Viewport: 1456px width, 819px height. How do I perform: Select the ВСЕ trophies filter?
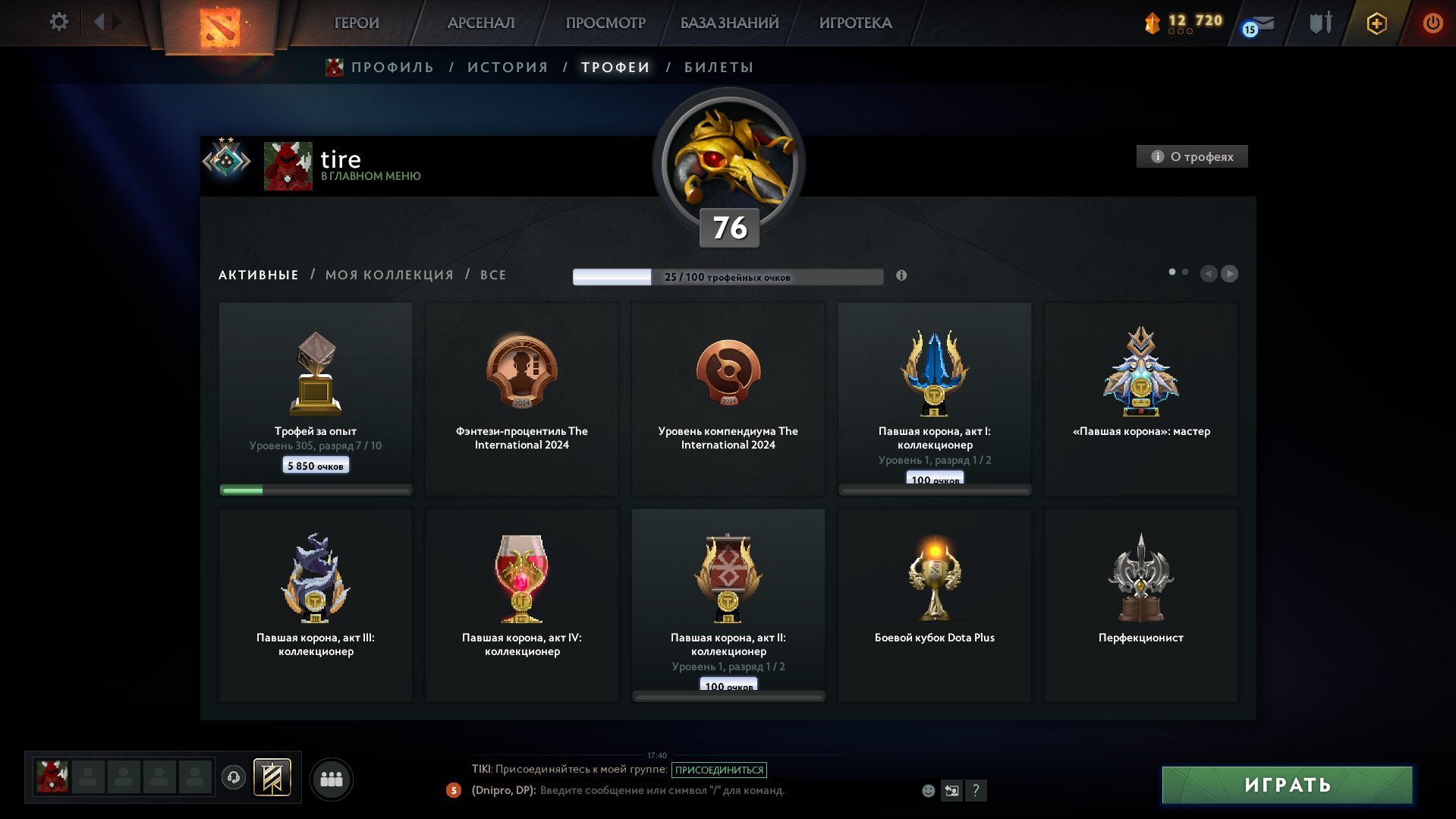493,275
